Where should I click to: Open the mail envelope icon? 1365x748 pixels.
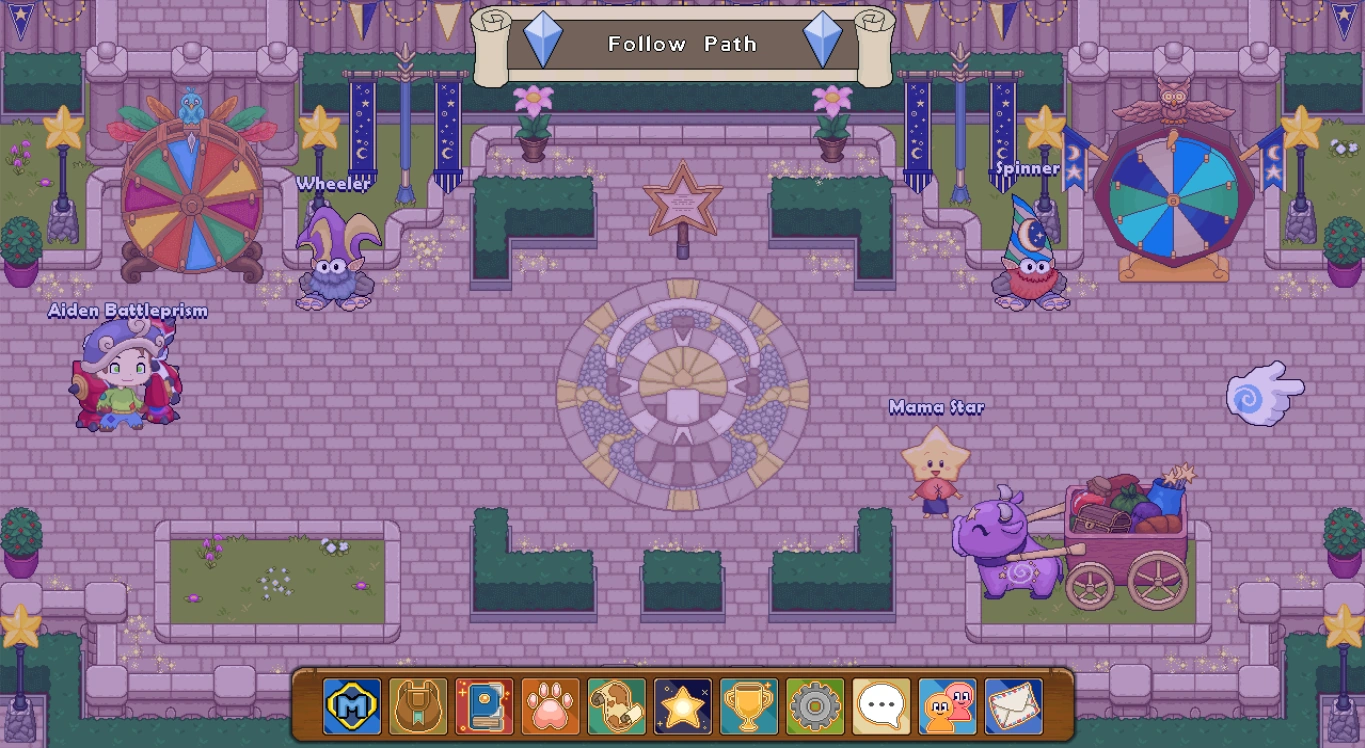[x=1013, y=705]
